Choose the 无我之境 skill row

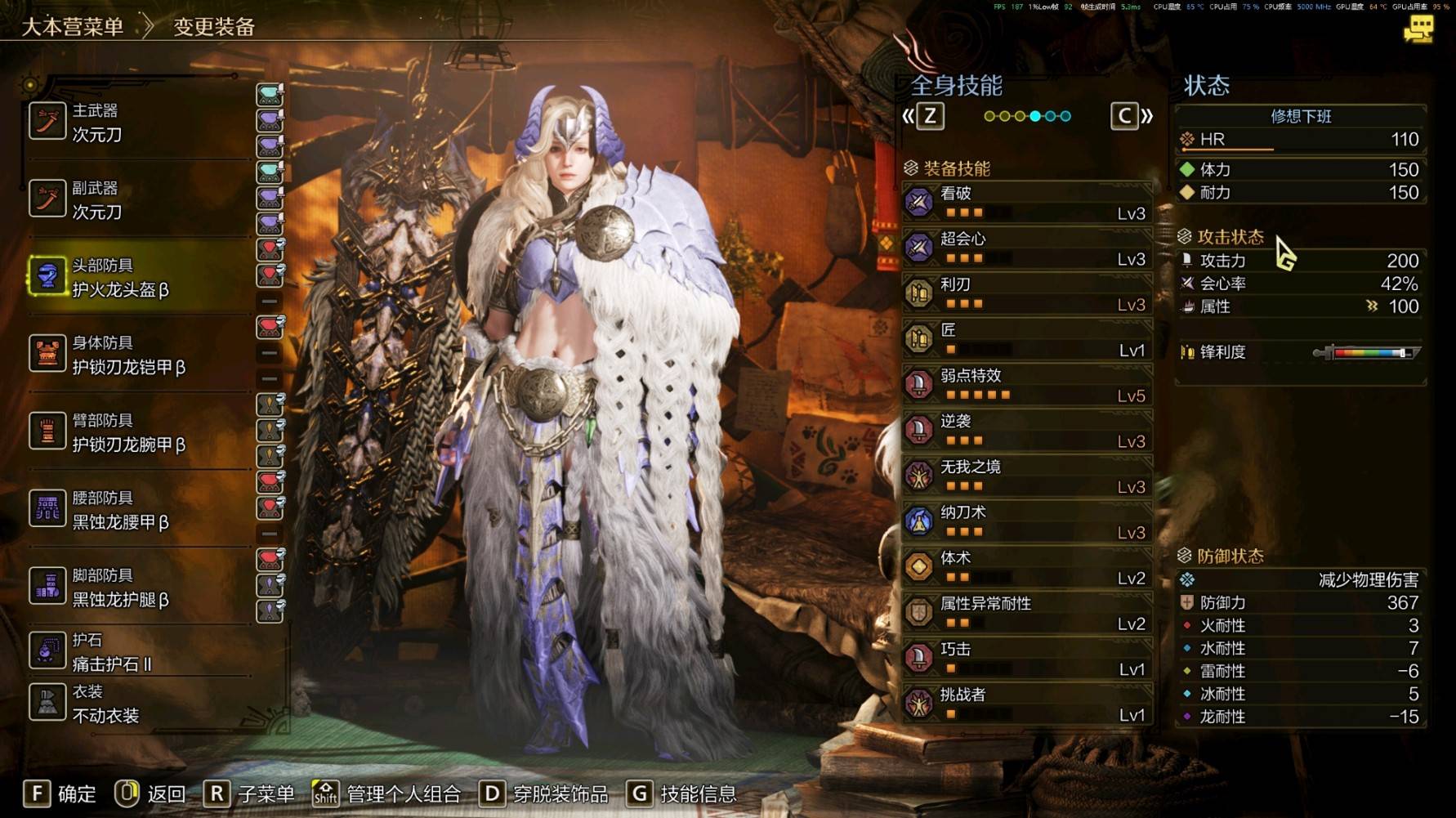[x=1026, y=476]
